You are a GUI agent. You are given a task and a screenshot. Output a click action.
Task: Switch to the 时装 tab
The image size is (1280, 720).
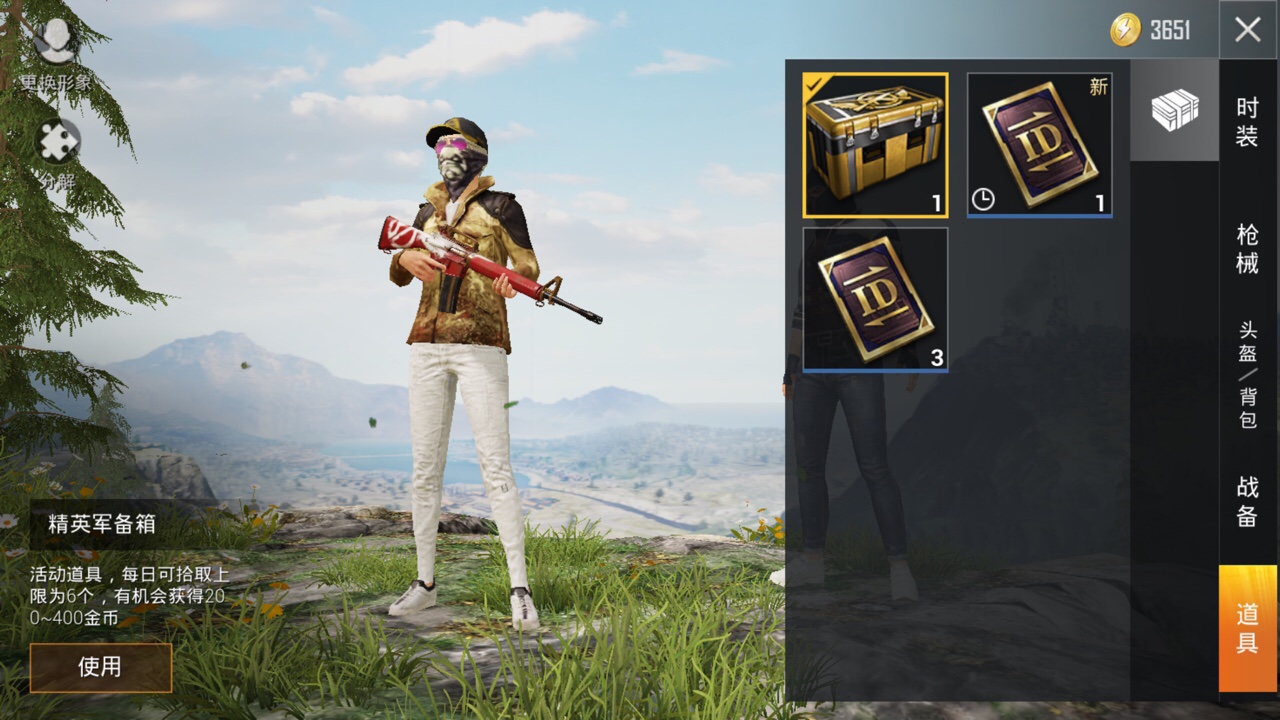[x=1247, y=123]
